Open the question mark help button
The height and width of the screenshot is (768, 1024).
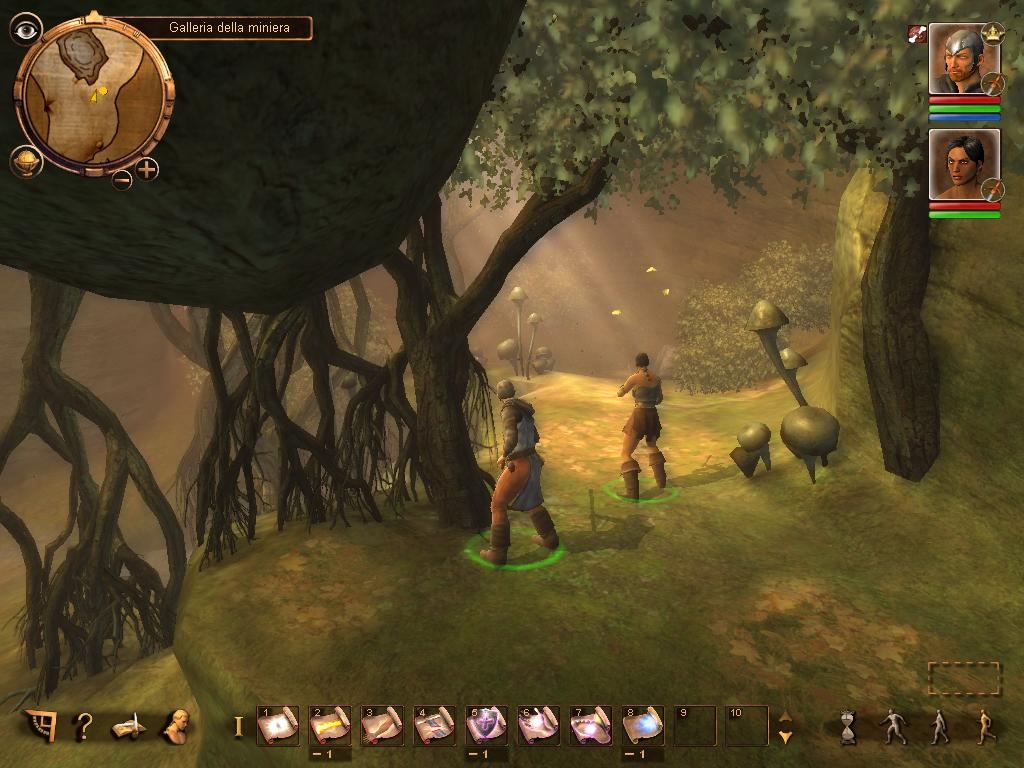tap(85, 726)
